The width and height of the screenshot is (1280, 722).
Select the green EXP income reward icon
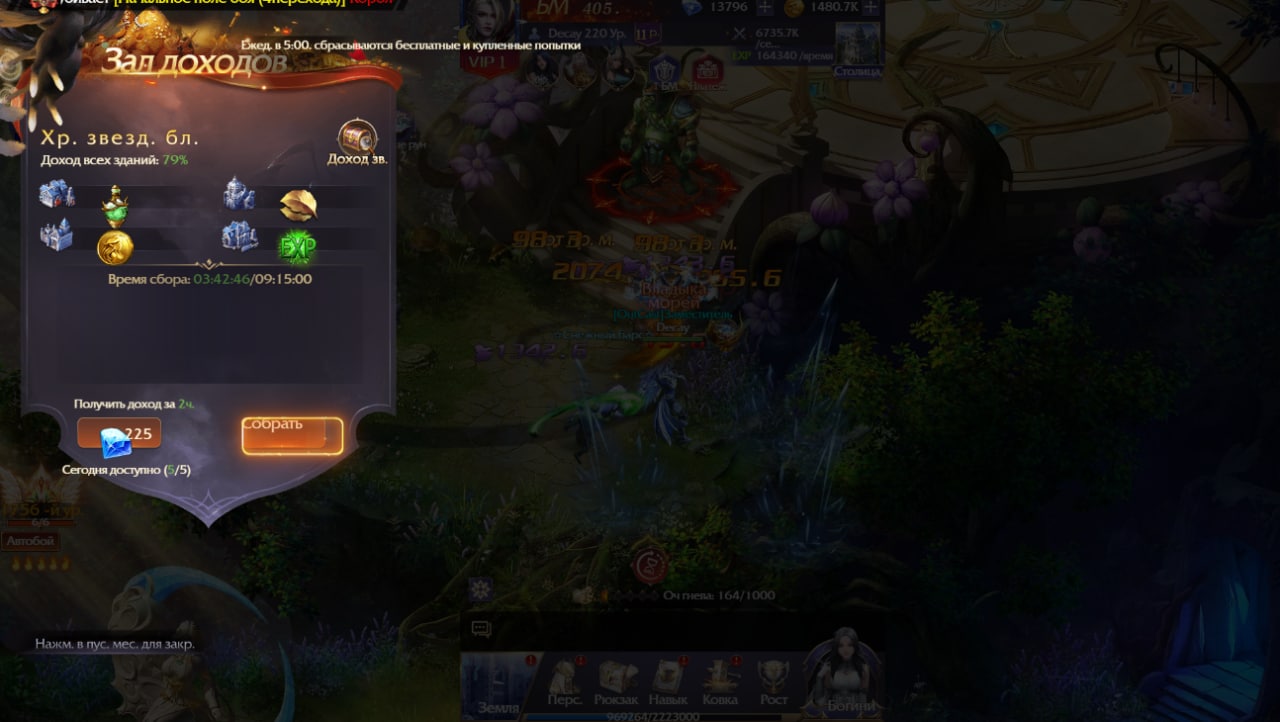pyautogui.click(x=297, y=246)
